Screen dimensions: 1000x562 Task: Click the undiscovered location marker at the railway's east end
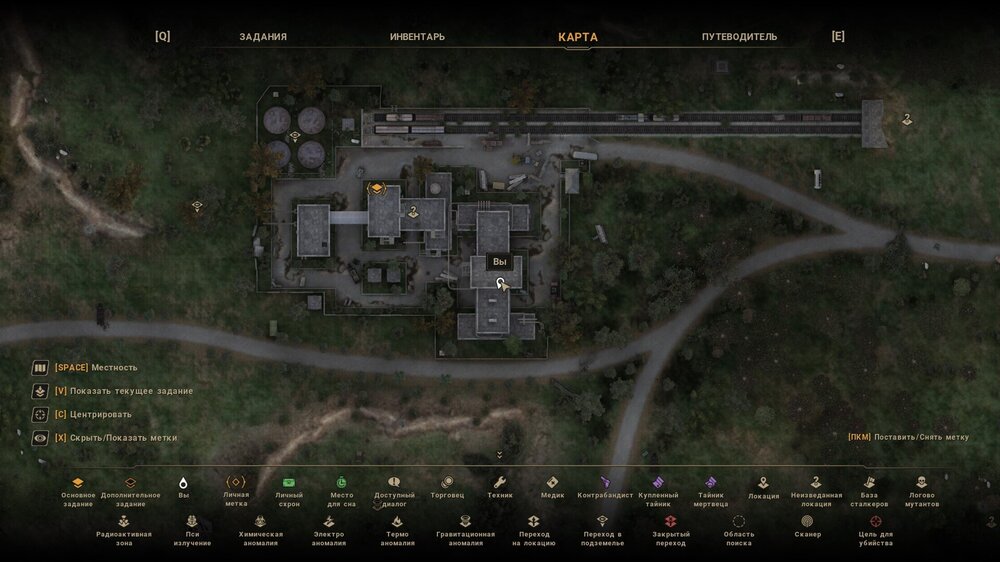[x=907, y=120]
